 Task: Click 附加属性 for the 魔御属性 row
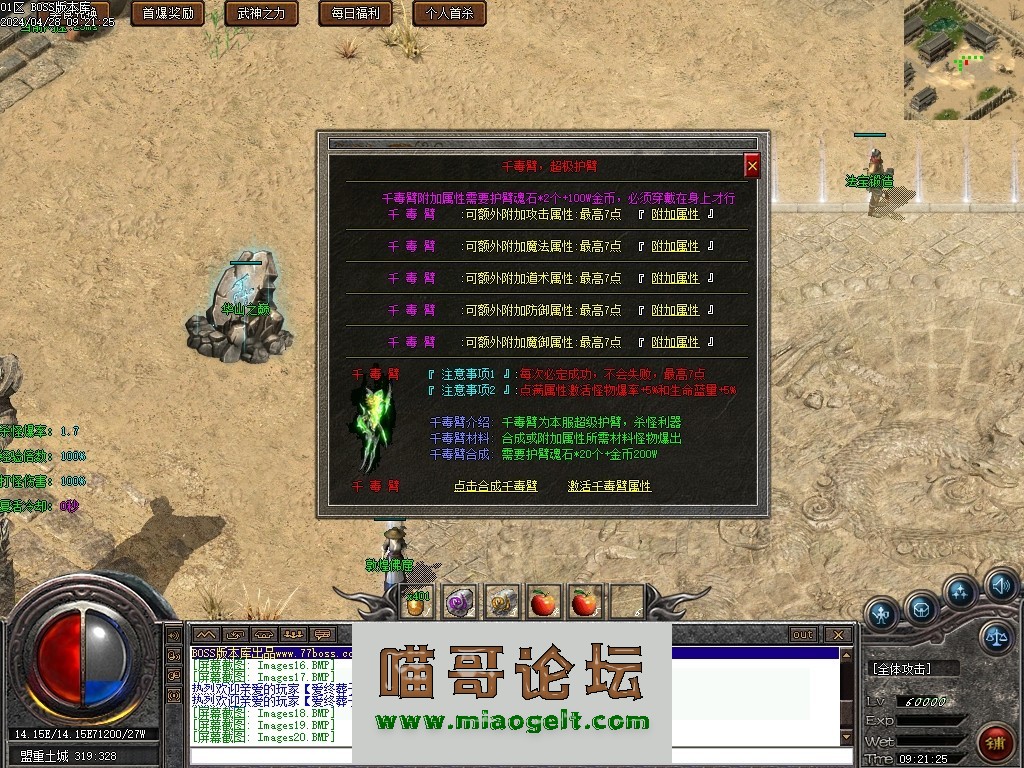point(675,342)
